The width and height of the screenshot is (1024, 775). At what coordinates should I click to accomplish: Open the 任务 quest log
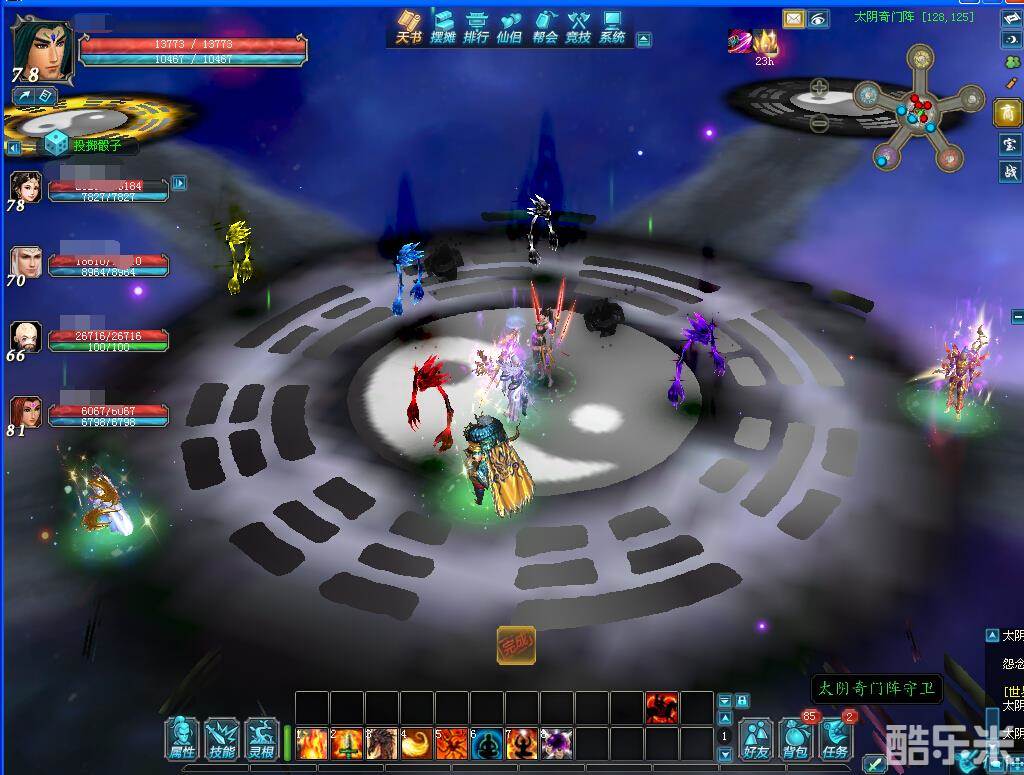pos(836,738)
